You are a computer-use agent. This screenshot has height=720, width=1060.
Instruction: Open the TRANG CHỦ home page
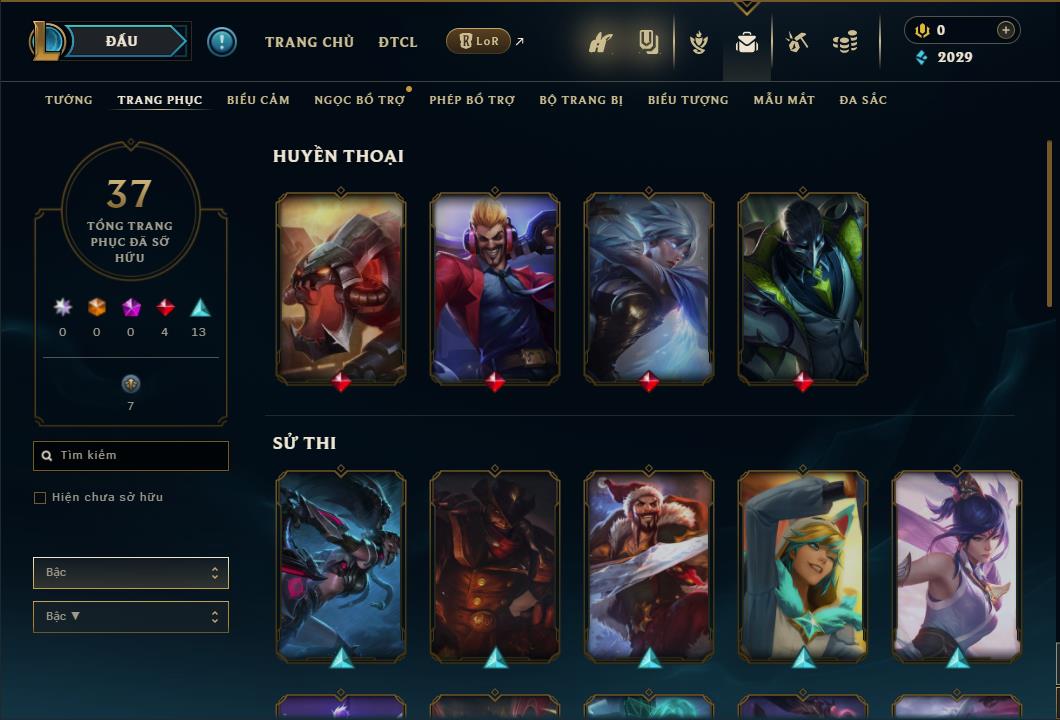[309, 42]
